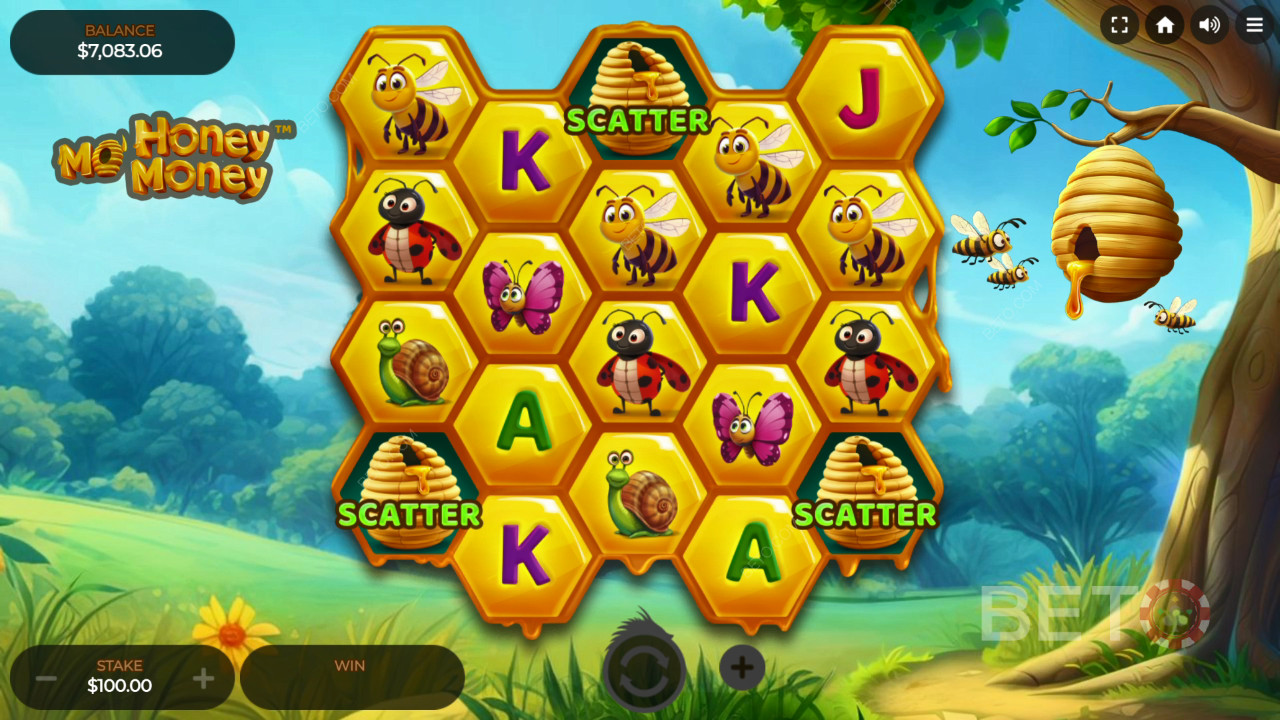The image size is (1280, 720).
Task: Spin the reels with the circular arrow button
Action: coord(643,668)
